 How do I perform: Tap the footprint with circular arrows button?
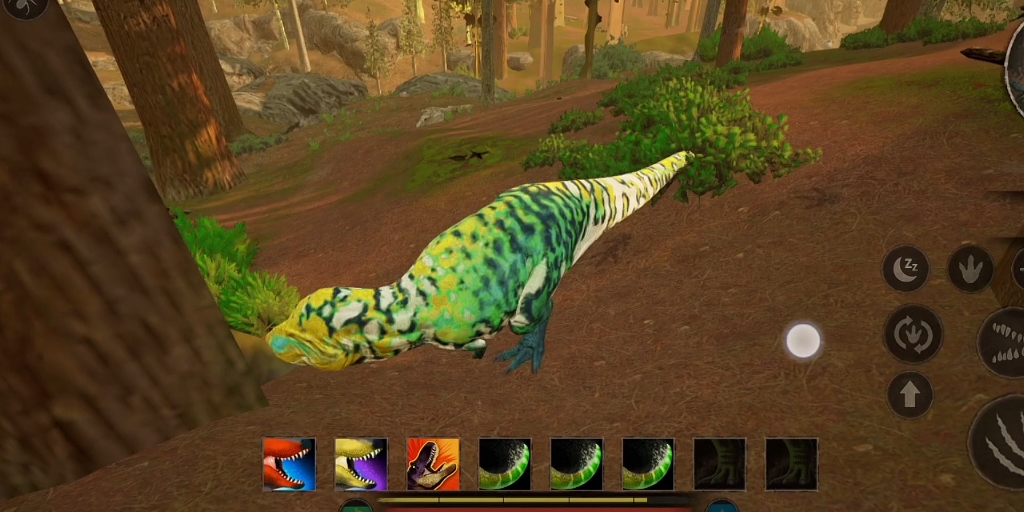click(912, 334)
